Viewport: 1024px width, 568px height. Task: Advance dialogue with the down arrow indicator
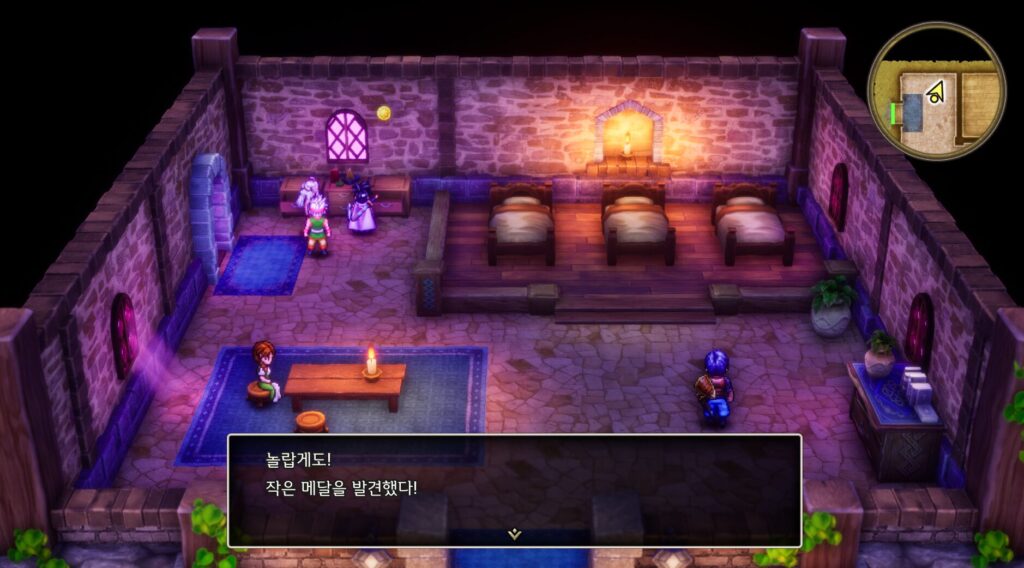[x=514, y=534]
